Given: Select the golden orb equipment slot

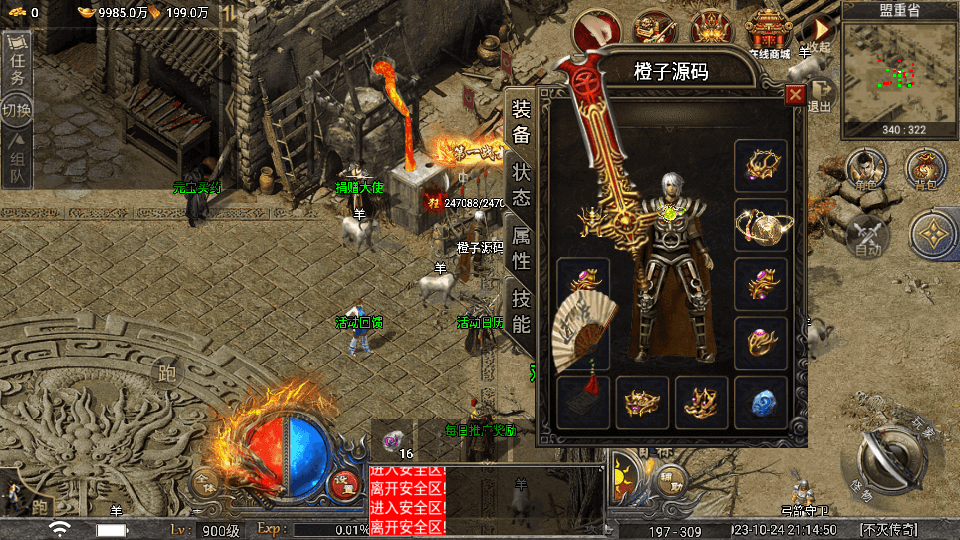Looking at the screenshot, I should (760, 226).
